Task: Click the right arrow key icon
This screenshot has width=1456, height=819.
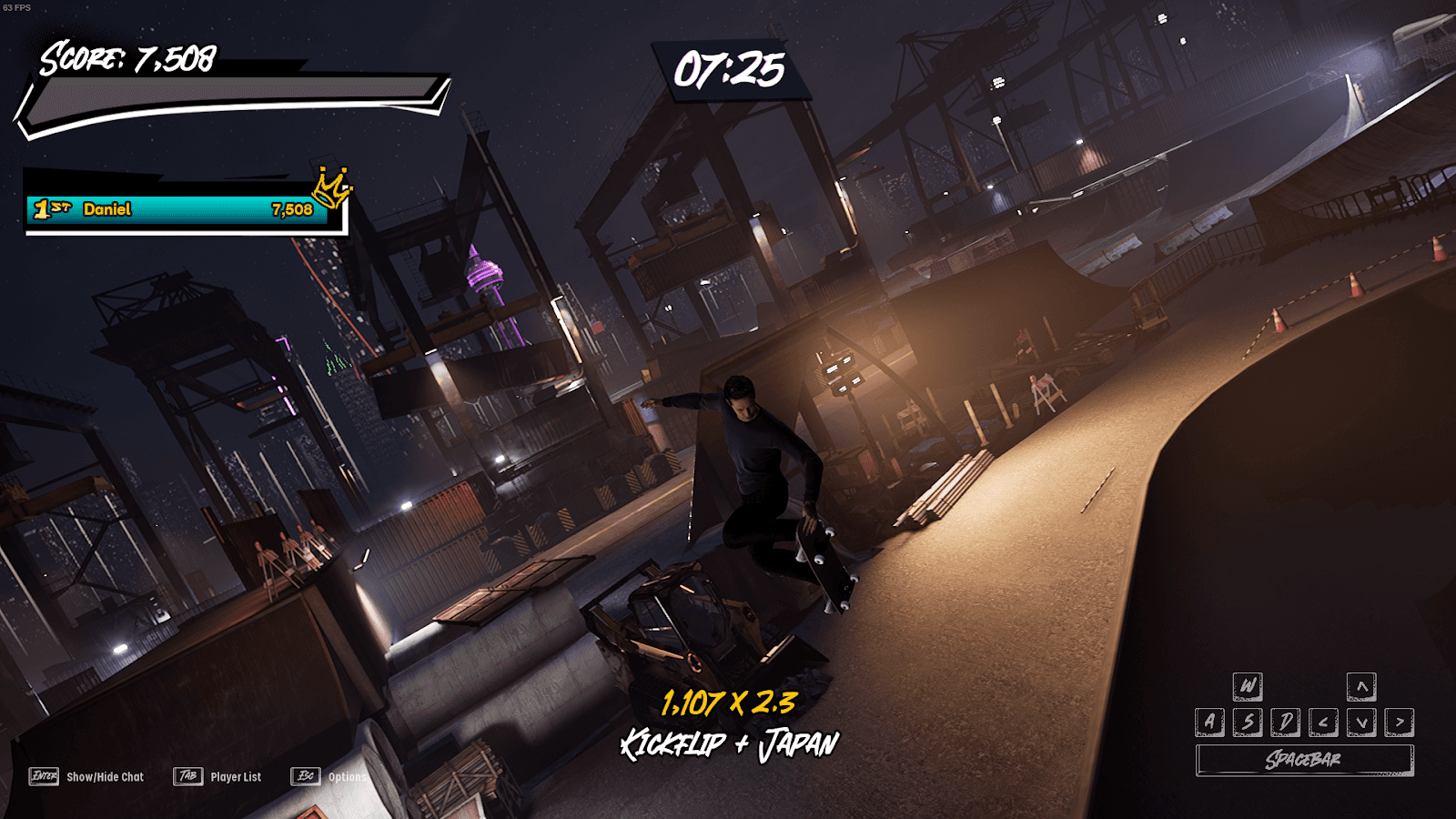Action: (1400, 722)
